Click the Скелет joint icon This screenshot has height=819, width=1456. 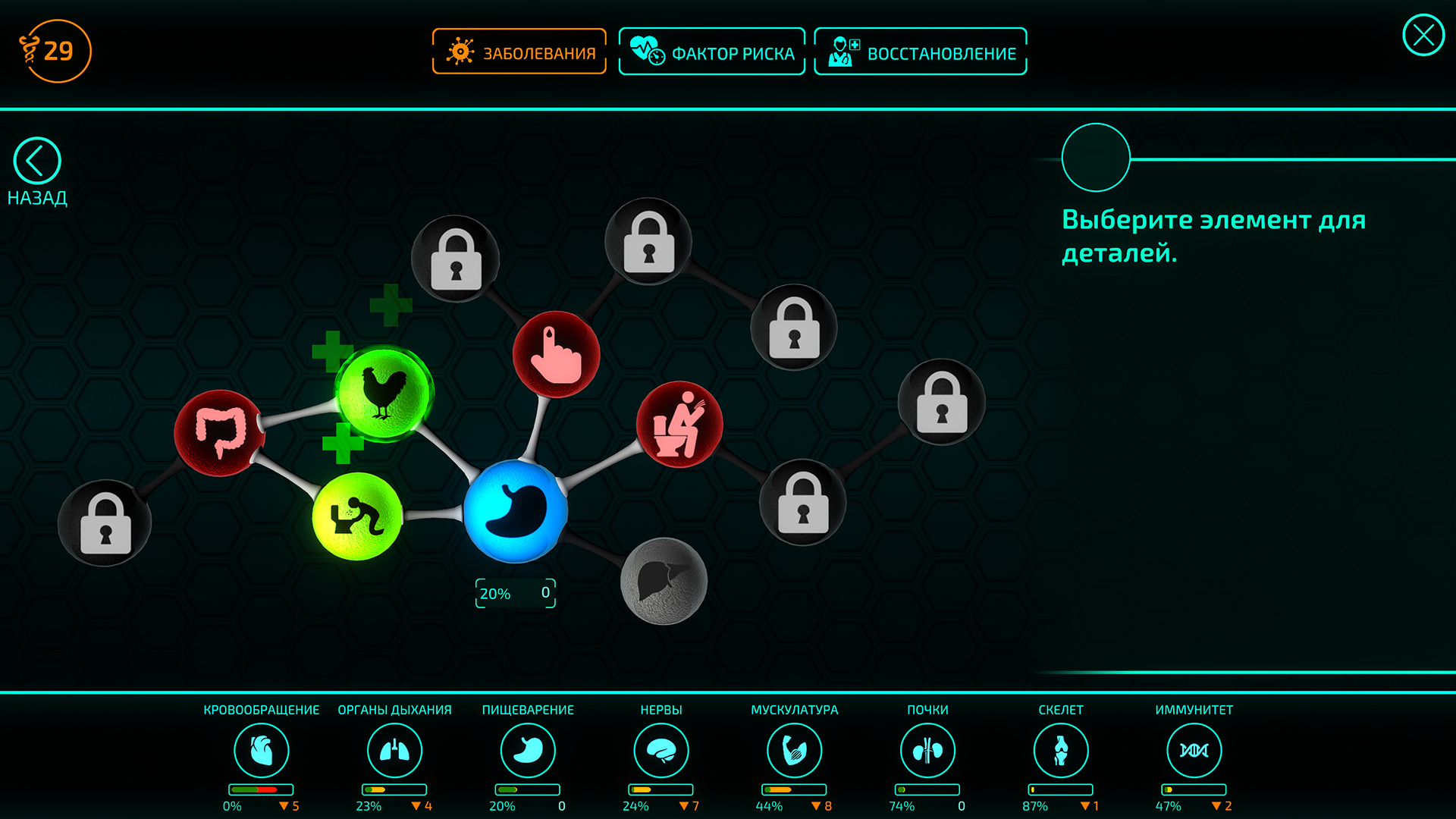point(1061,749)
